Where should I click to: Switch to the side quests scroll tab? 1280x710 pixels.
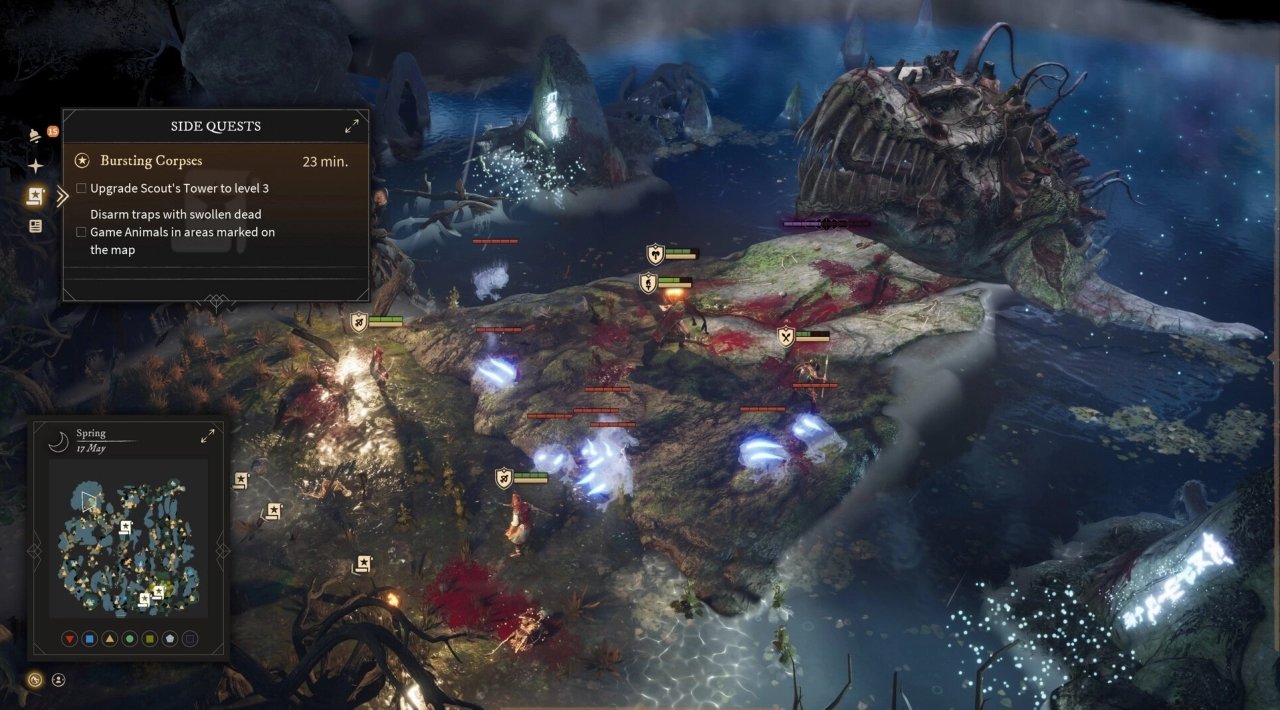(36, 196)
